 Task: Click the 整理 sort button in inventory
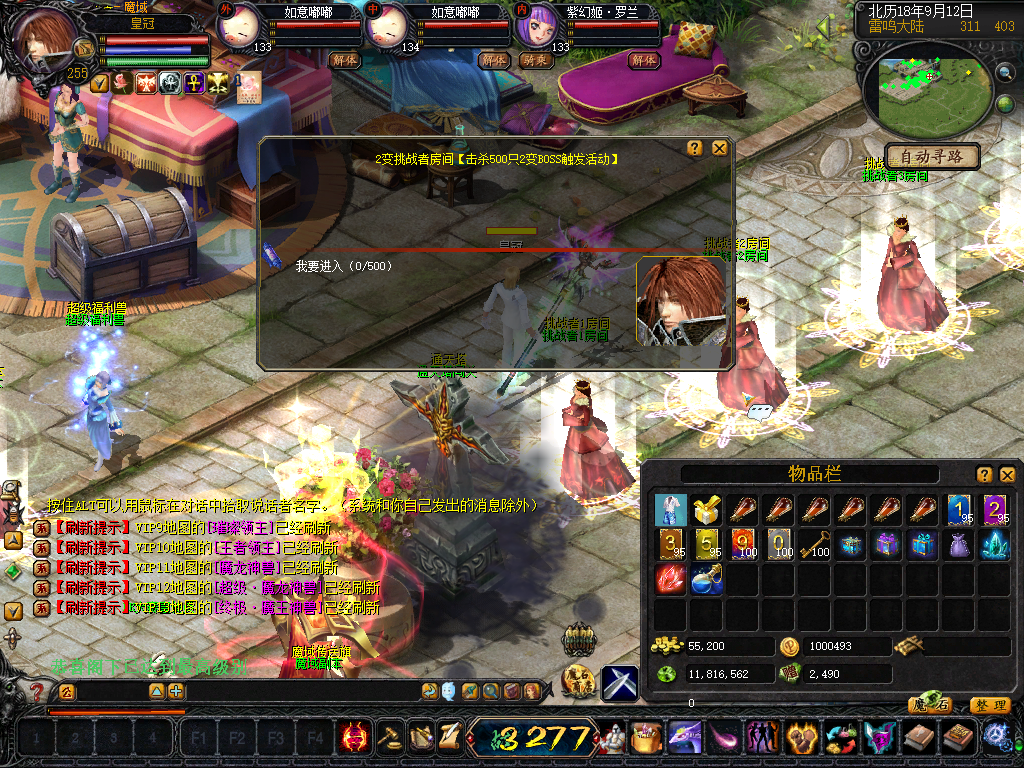(989, 705)
